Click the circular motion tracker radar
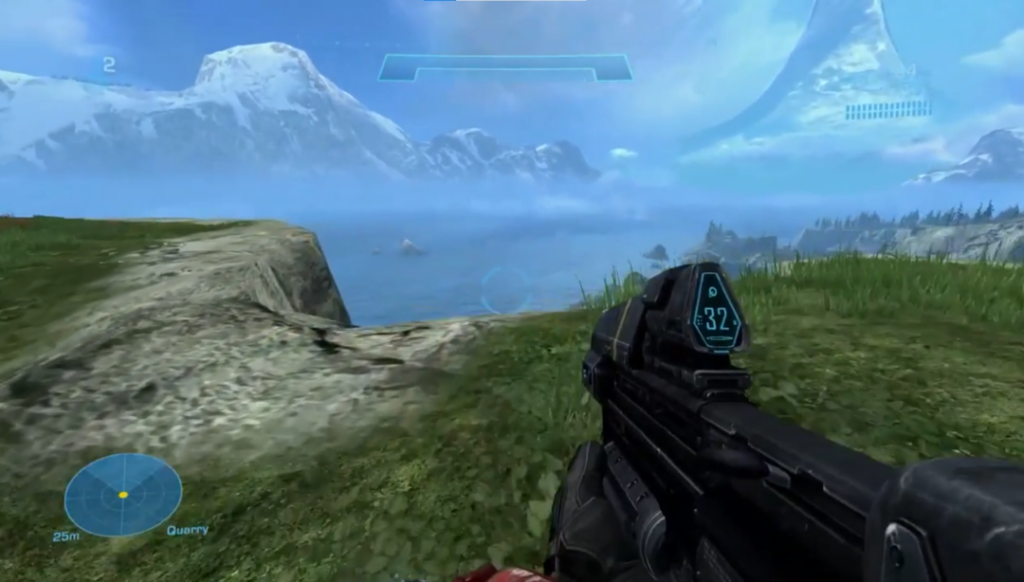This screenshot has height=582, width=1024. [123, 494]
